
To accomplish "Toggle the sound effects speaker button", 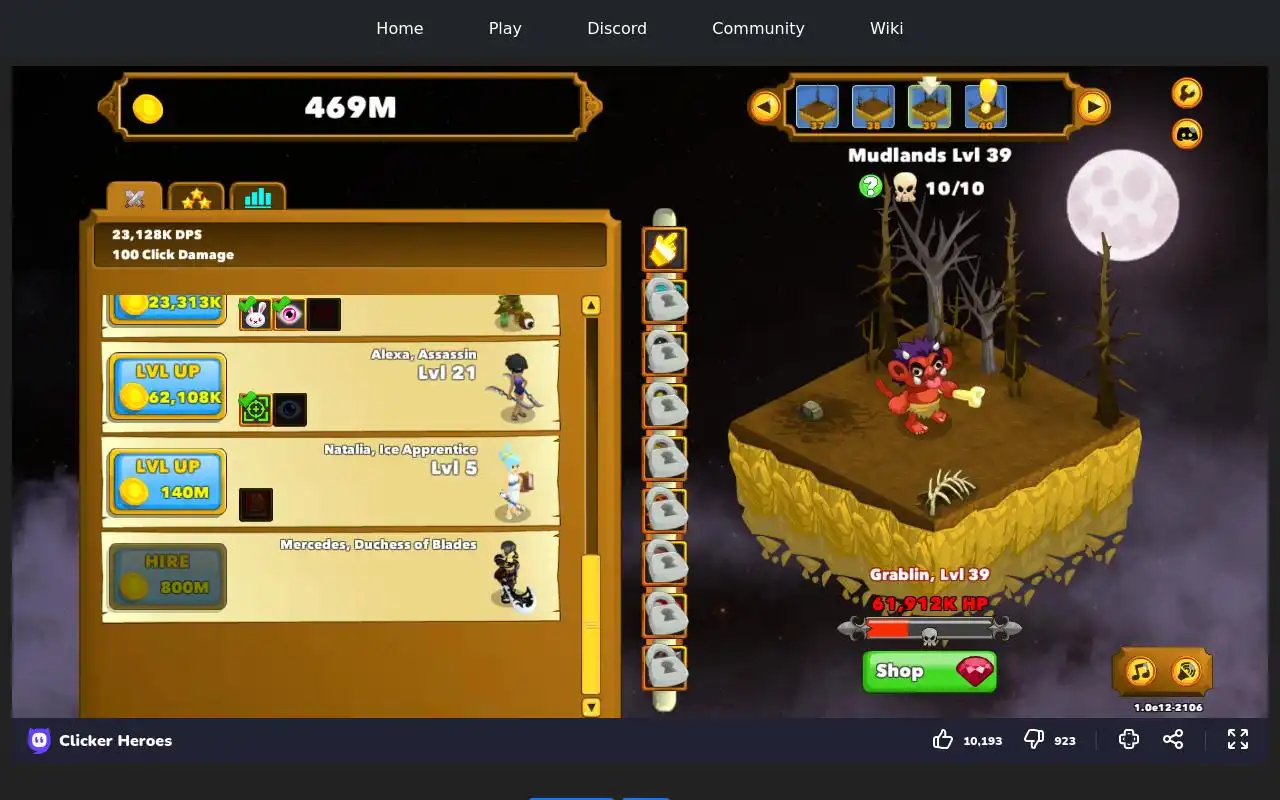I will pyautogui.click(x=1186, y=671).
